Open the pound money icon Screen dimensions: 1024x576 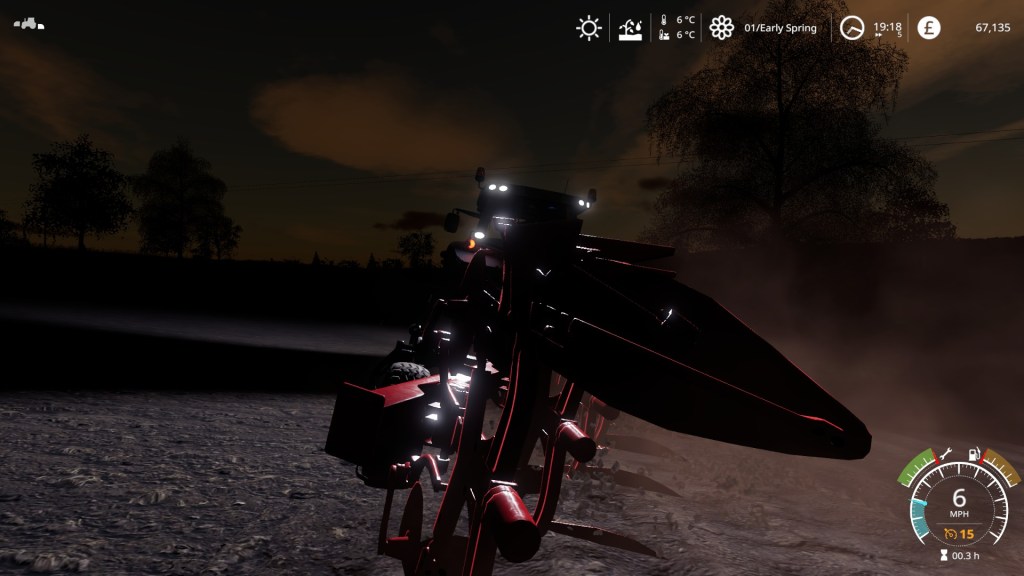pyautogui.click(x=929, y=28)
